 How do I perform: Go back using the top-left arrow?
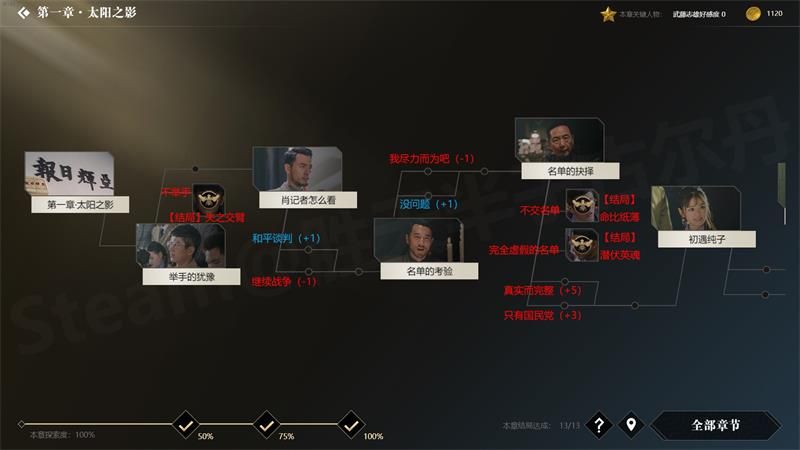click(x=22, y=13)
